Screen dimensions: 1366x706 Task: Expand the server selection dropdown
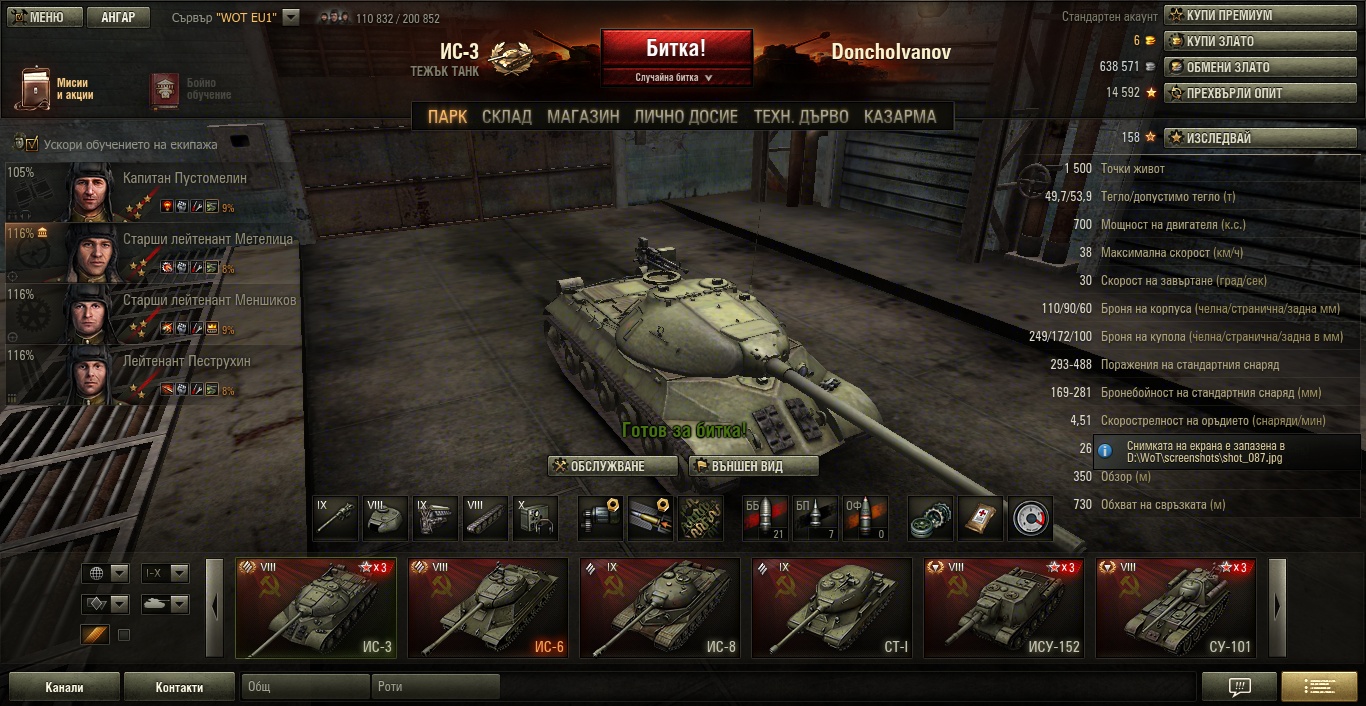pos(291,17)
